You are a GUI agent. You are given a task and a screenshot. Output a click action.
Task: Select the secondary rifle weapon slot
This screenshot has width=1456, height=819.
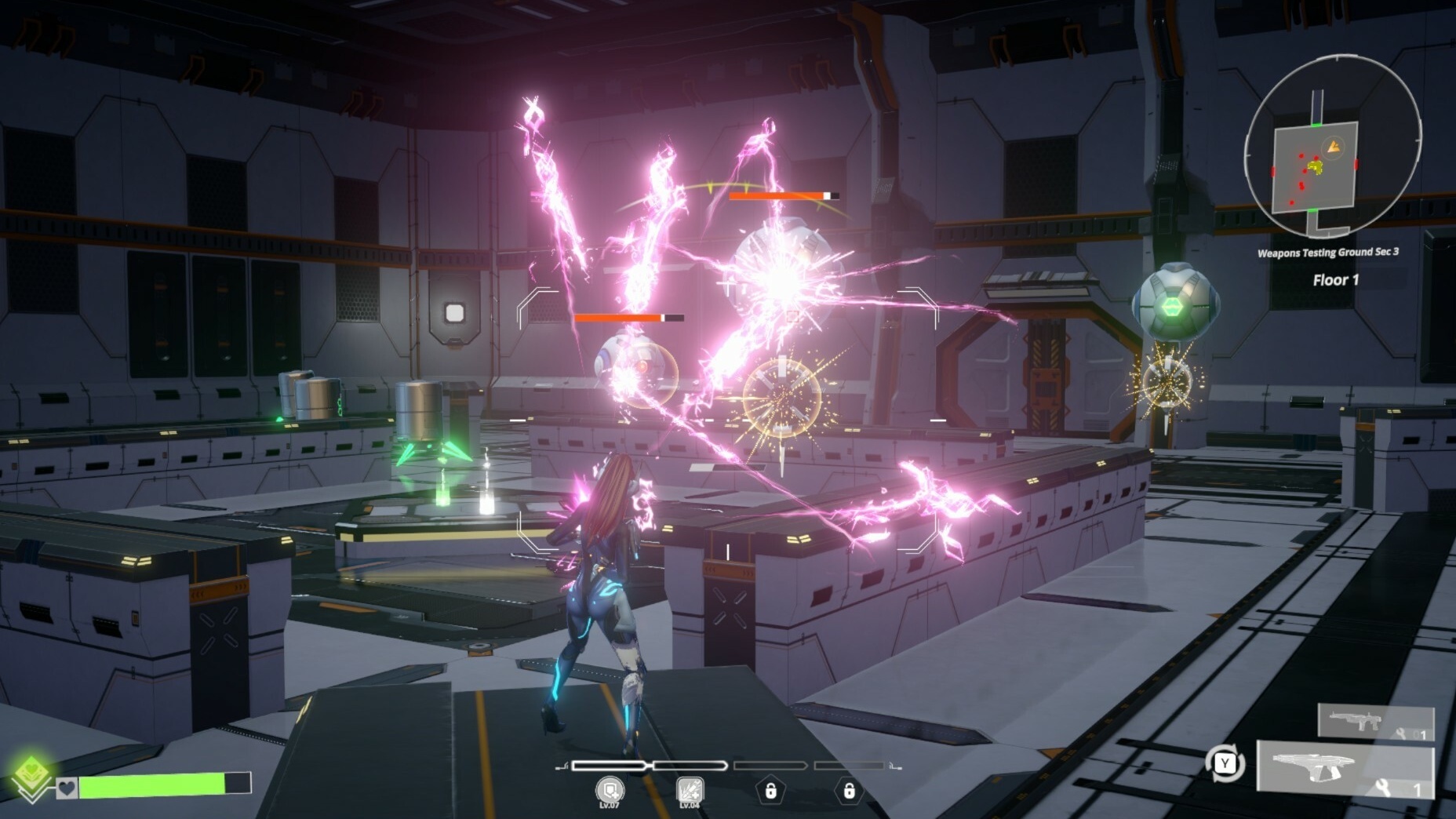1375,722
